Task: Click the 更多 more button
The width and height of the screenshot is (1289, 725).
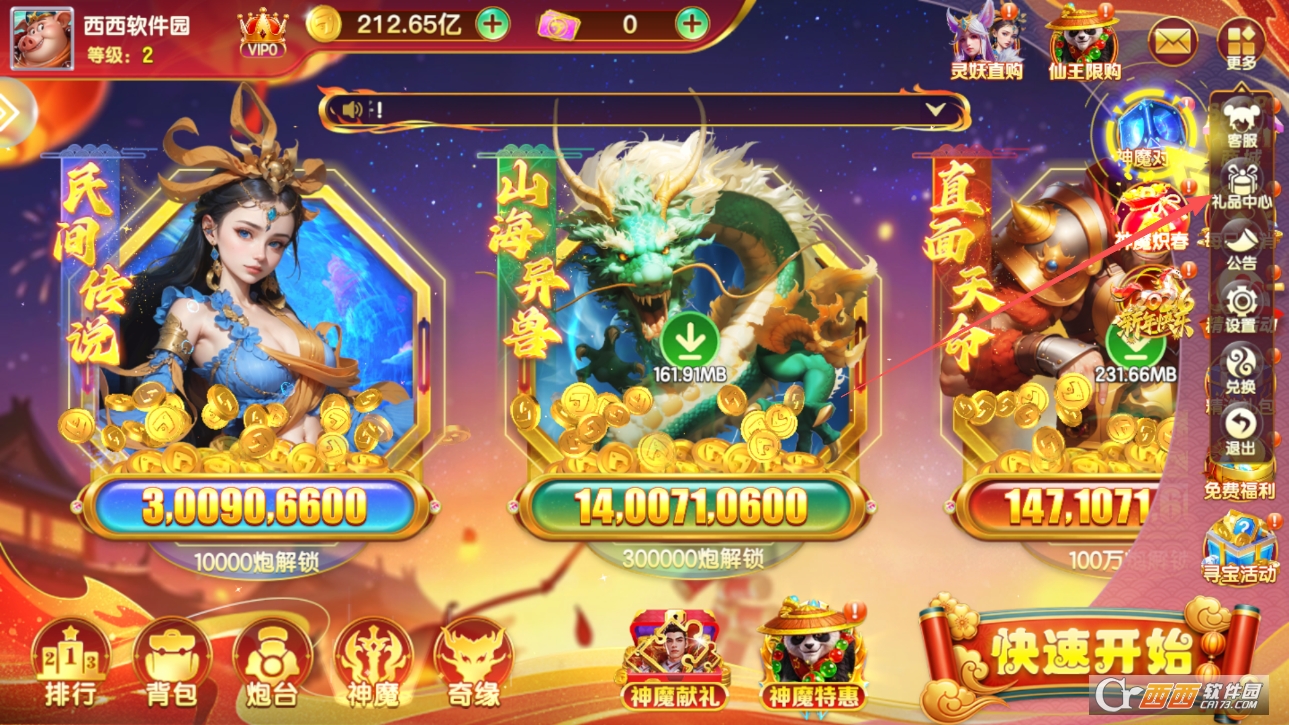Action: [x=1241, y=44]
